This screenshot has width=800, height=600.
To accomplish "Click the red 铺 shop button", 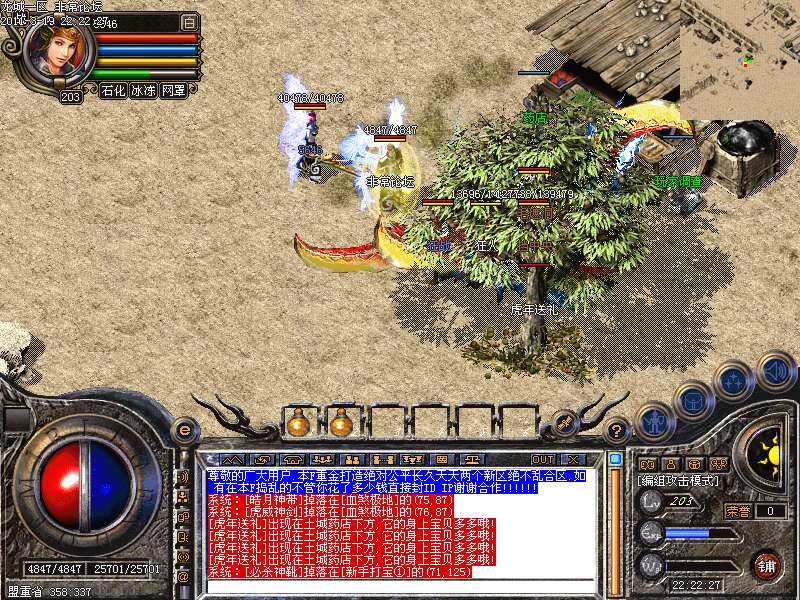I will pos(767,564).
